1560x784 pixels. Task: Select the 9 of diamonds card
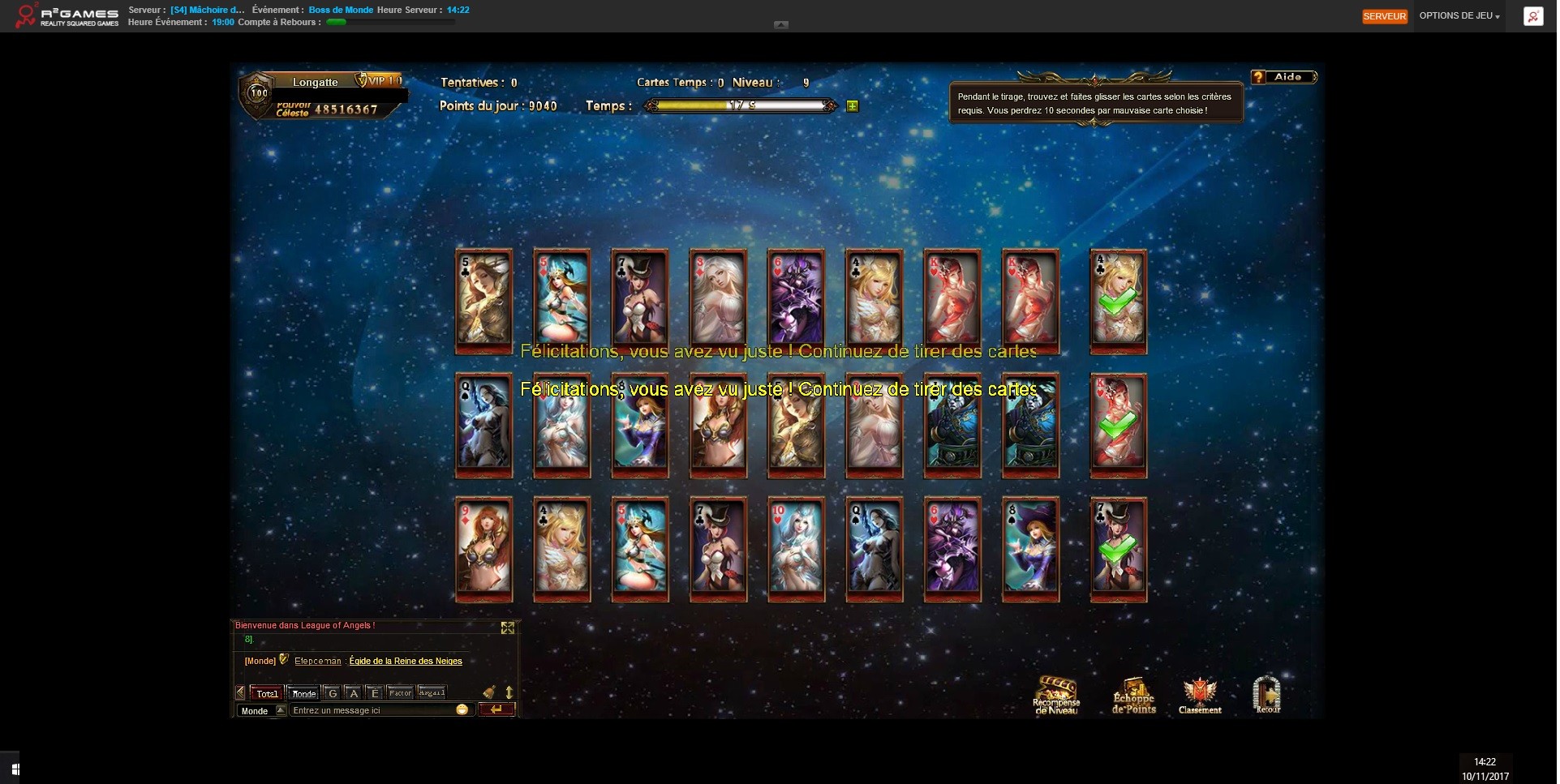coord(484,548)
